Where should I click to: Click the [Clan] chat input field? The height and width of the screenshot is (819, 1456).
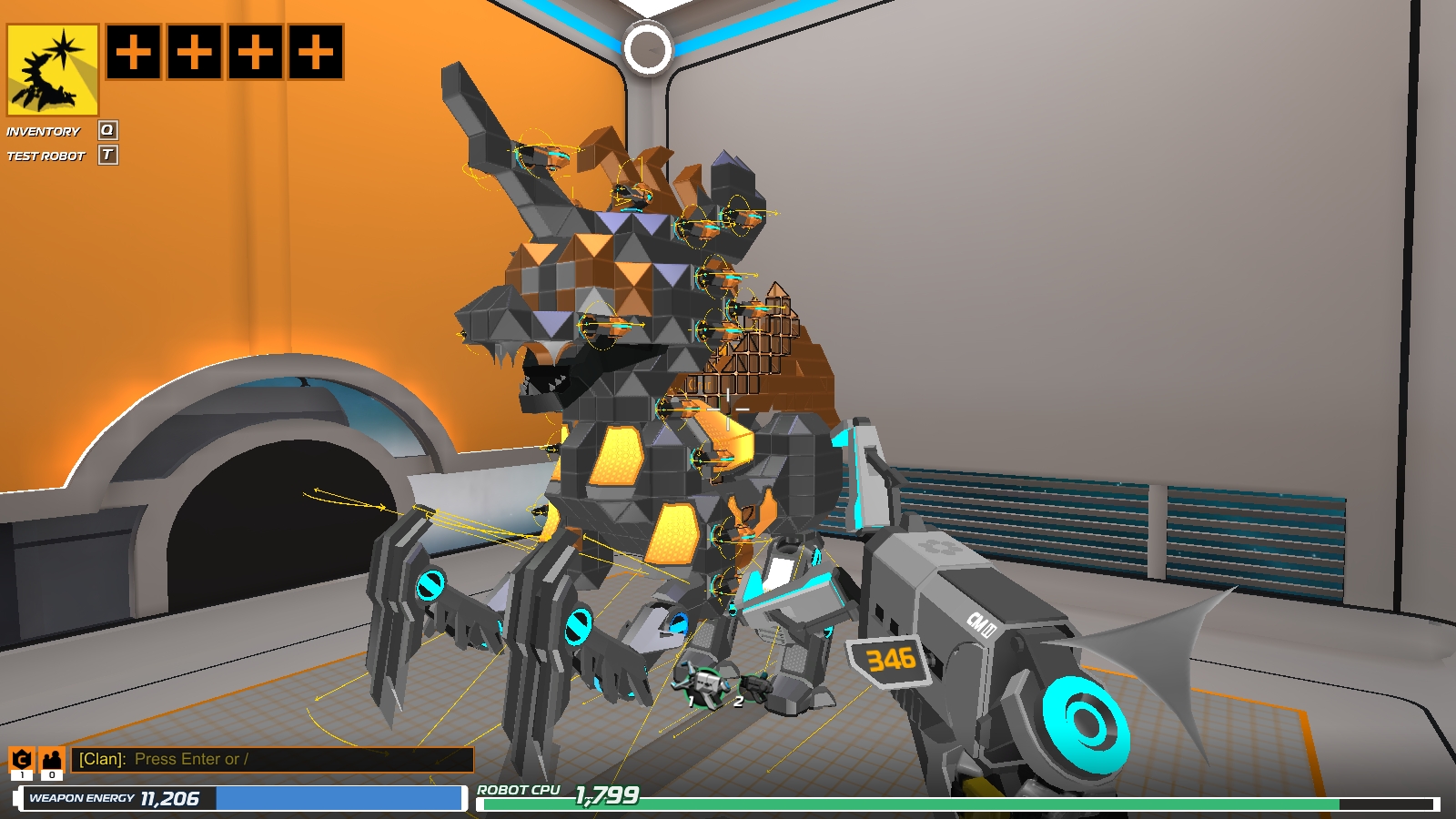coord(273,757)
